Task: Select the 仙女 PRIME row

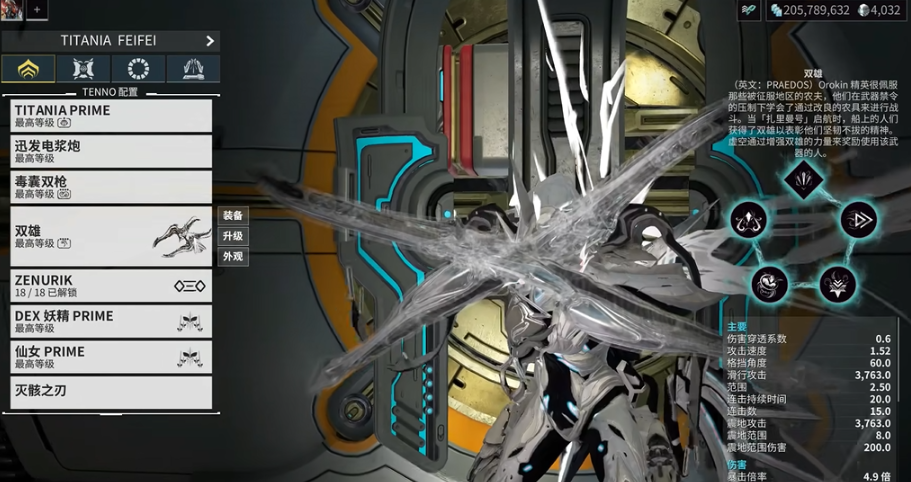Action: [x=111, y=357]
